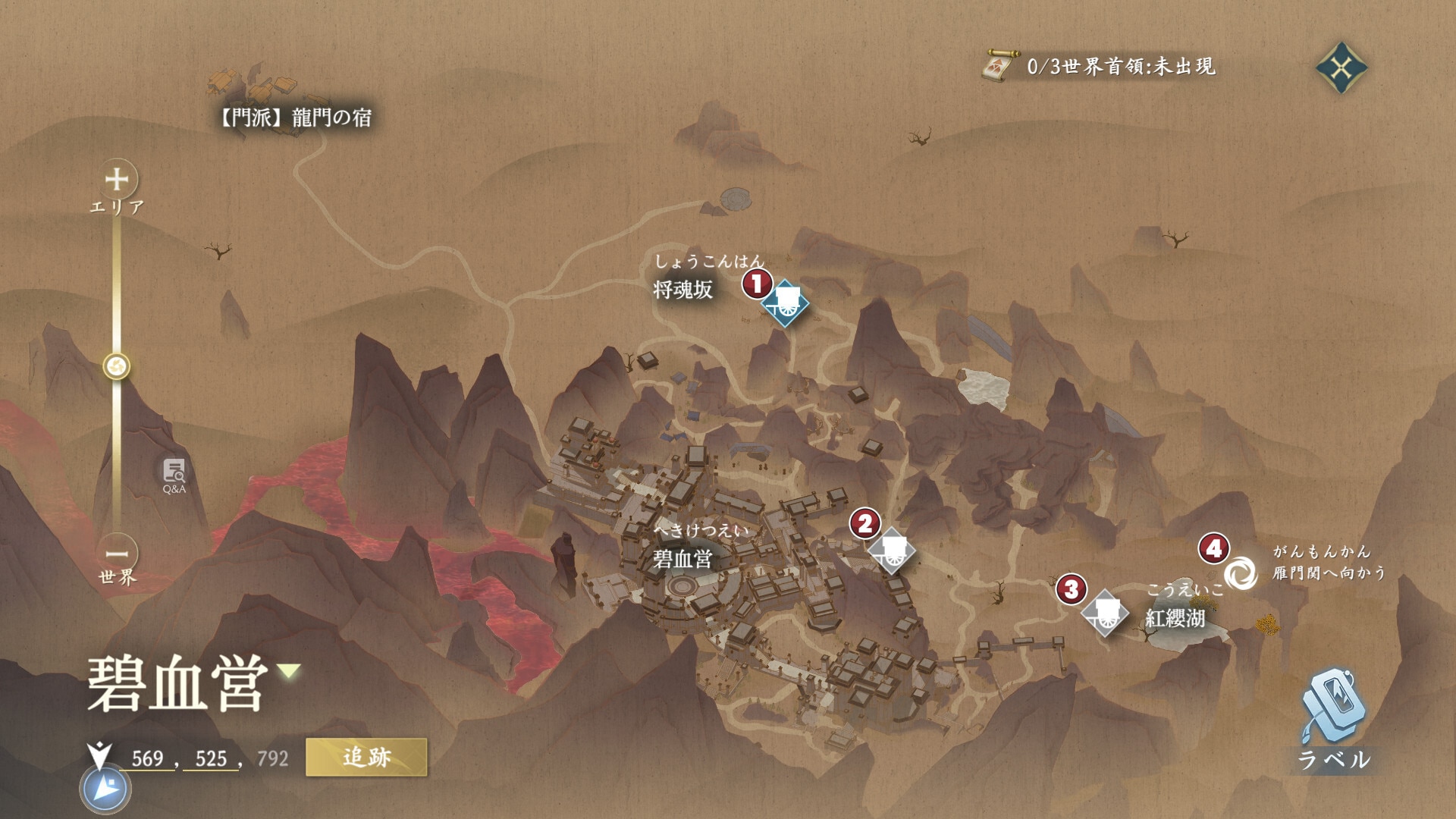
Task: Click the zoom slider's golden handle
Action: pyautogui.click(x=117, y=367)
